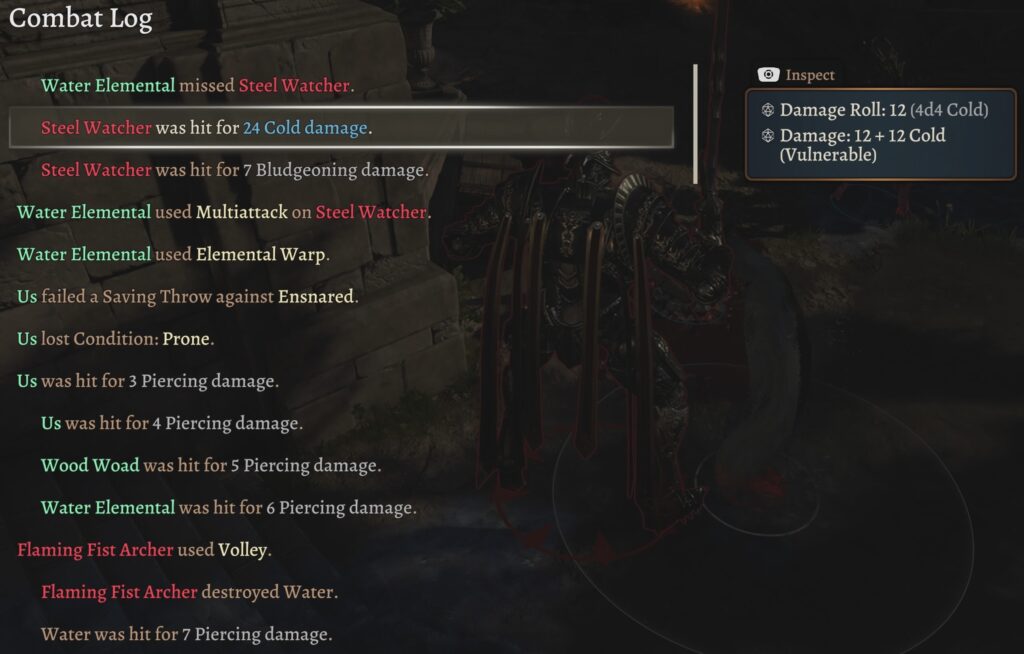Screen dimensions: 1024x654
Task: Click the 24 Cold damage log entry
Action: point(206,128)
